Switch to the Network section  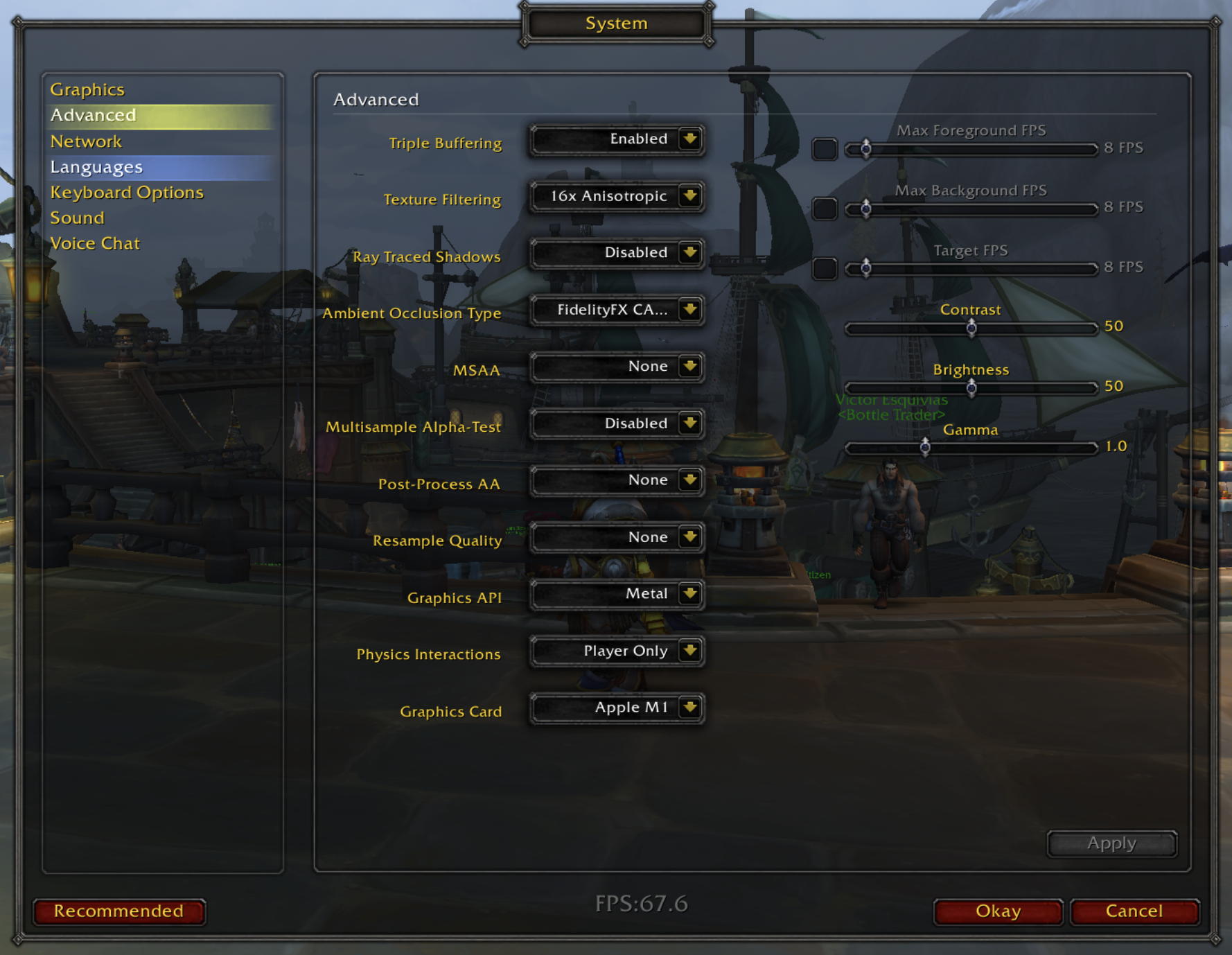point(86,141)
